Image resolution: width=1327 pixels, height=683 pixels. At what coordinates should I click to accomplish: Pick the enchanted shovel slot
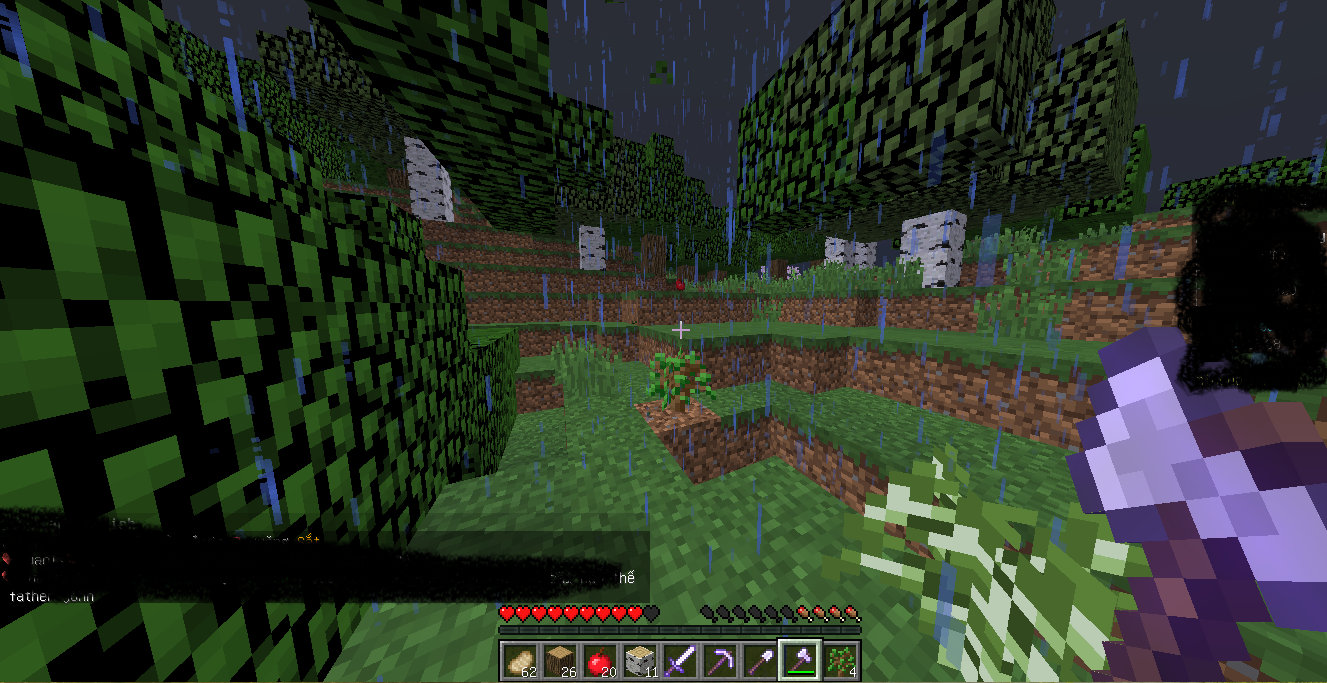[760, 660]
